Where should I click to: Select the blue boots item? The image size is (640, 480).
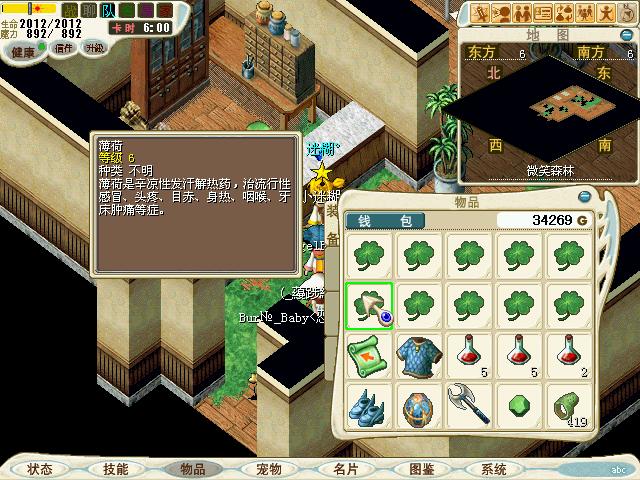(x=369, y=407)
